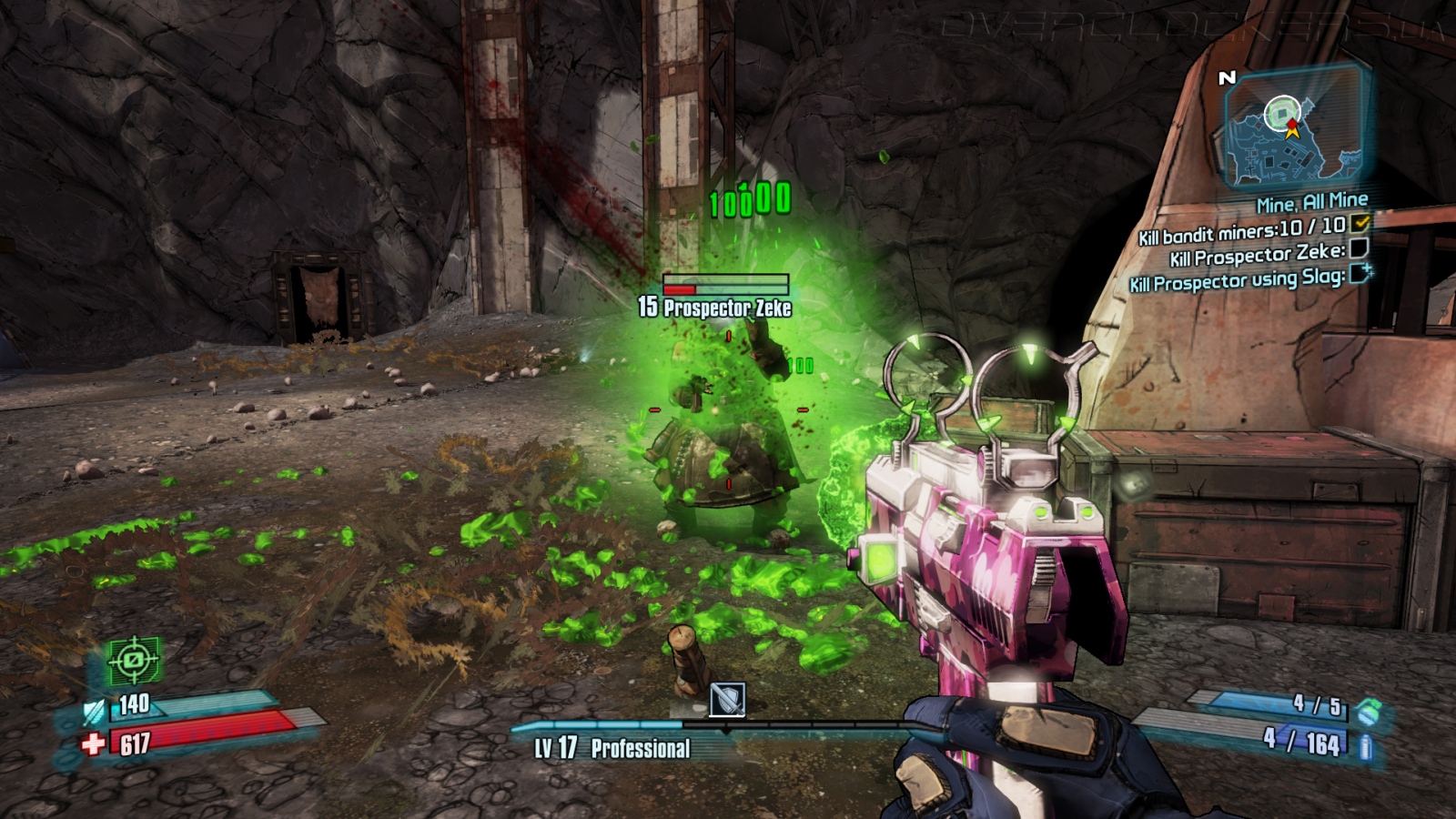Click the Kill Prospector Zeke objective checkbox
Screen dimensions: 1456x819
[1358, 248]
